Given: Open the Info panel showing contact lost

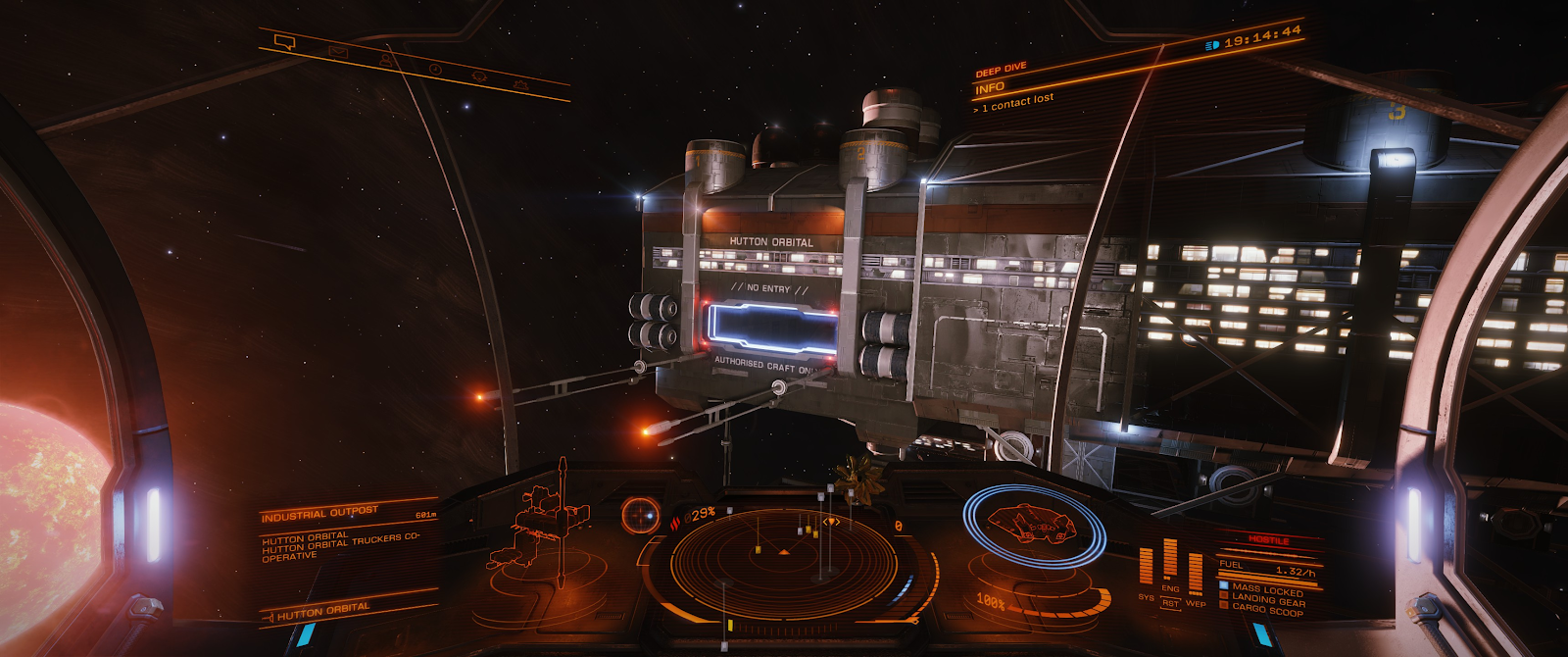Looking at the screenshot, I should coord(1014,93).
